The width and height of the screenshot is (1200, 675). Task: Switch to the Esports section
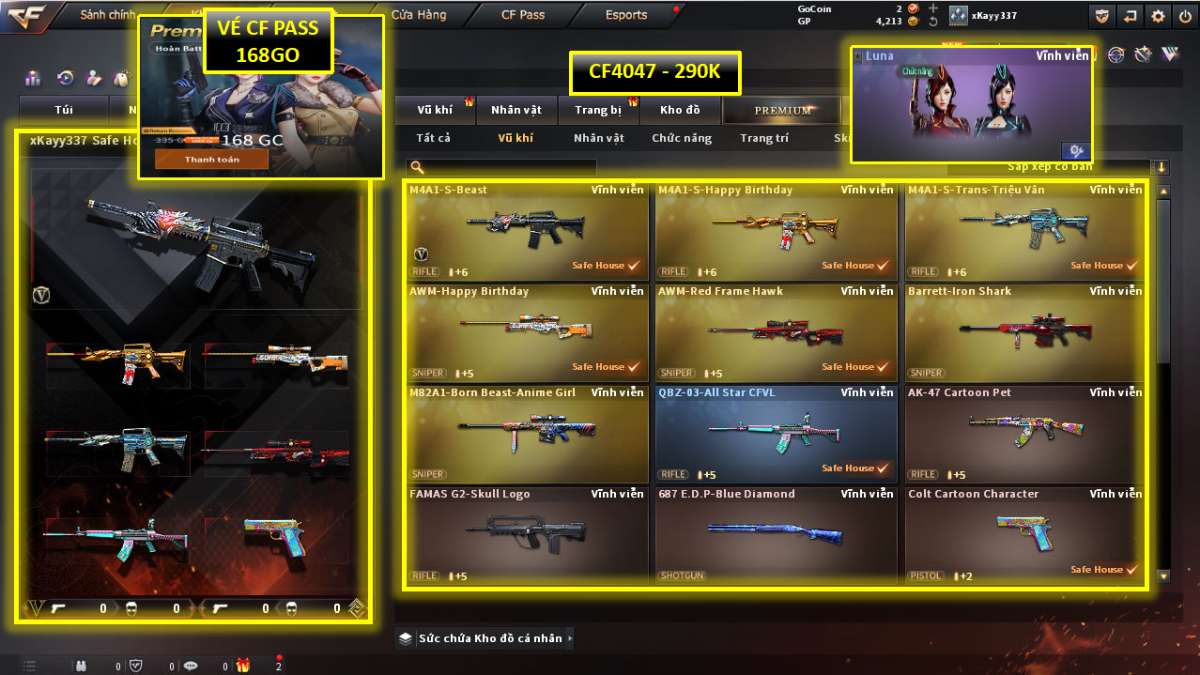[x=626, y=15]
